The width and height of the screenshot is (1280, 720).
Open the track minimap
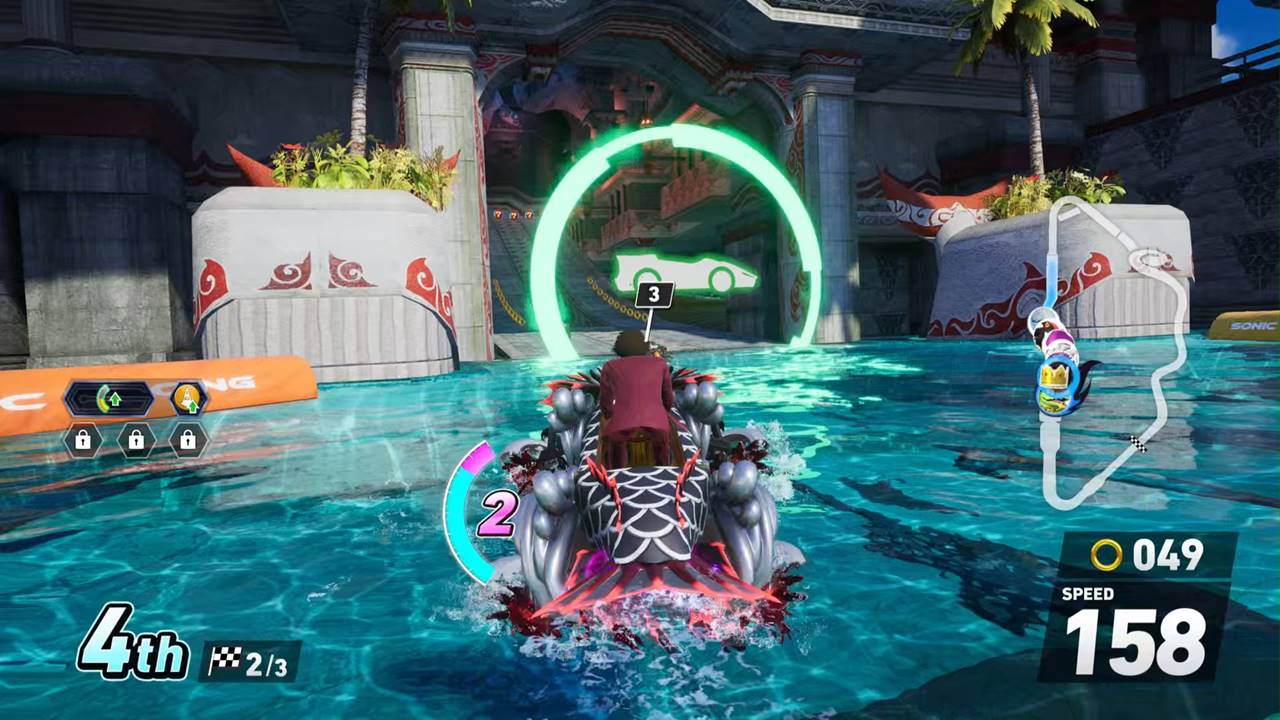coord(1110,350)
